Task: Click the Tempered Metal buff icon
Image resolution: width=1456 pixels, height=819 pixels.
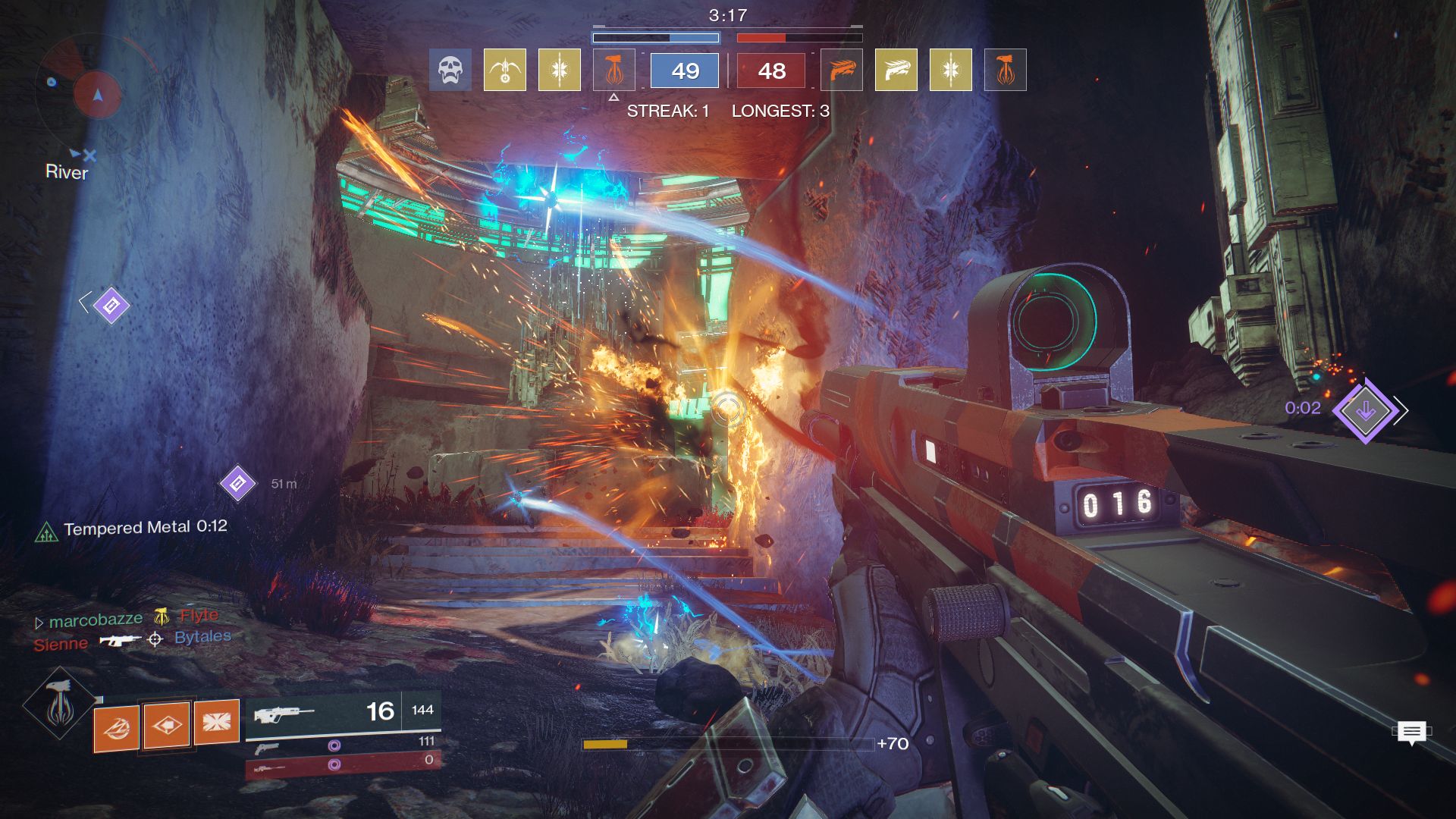Action: (46, 532)
